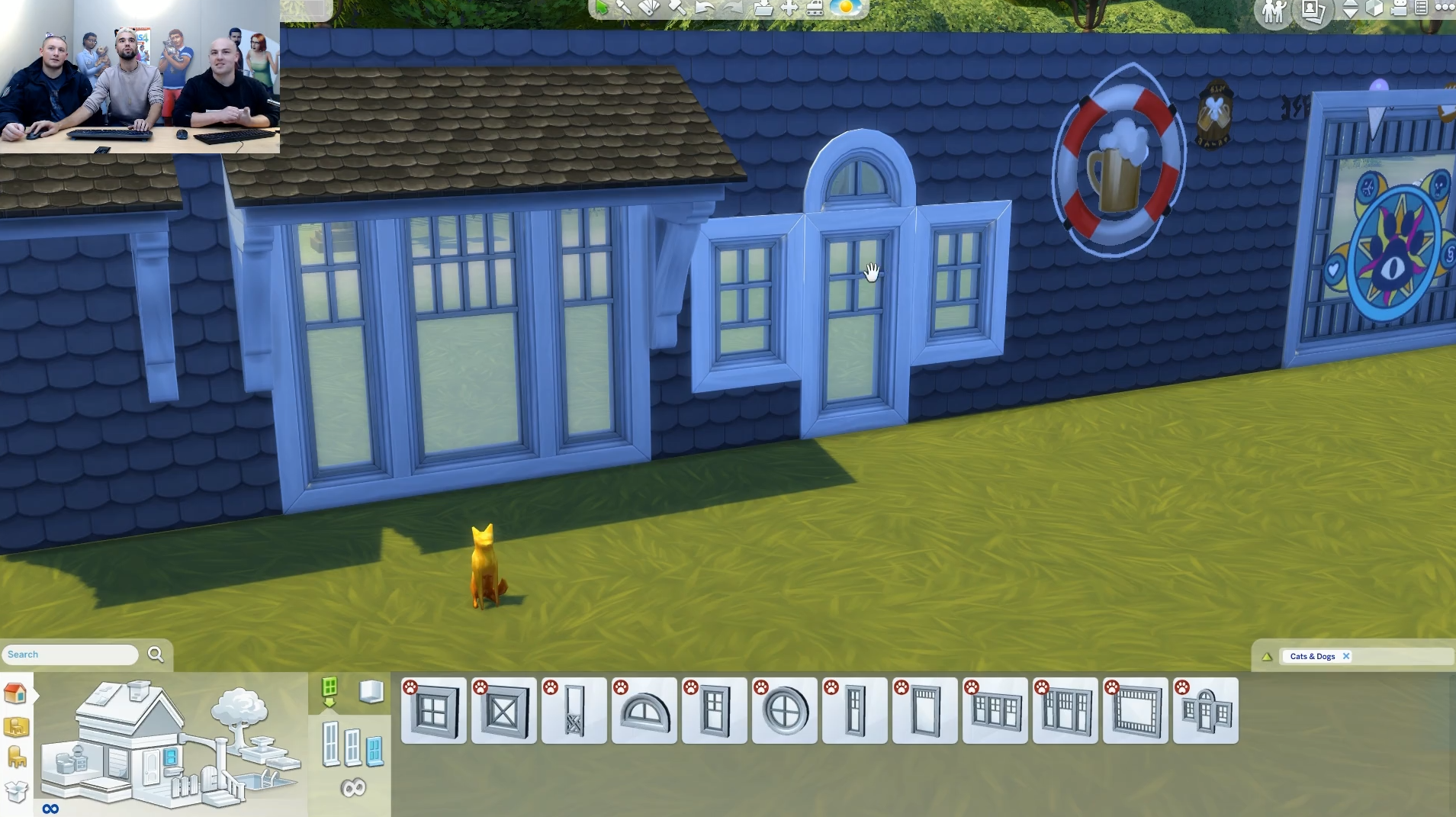Click the build catalog Search field
1456x817 pixels.
tap(70, 655)
